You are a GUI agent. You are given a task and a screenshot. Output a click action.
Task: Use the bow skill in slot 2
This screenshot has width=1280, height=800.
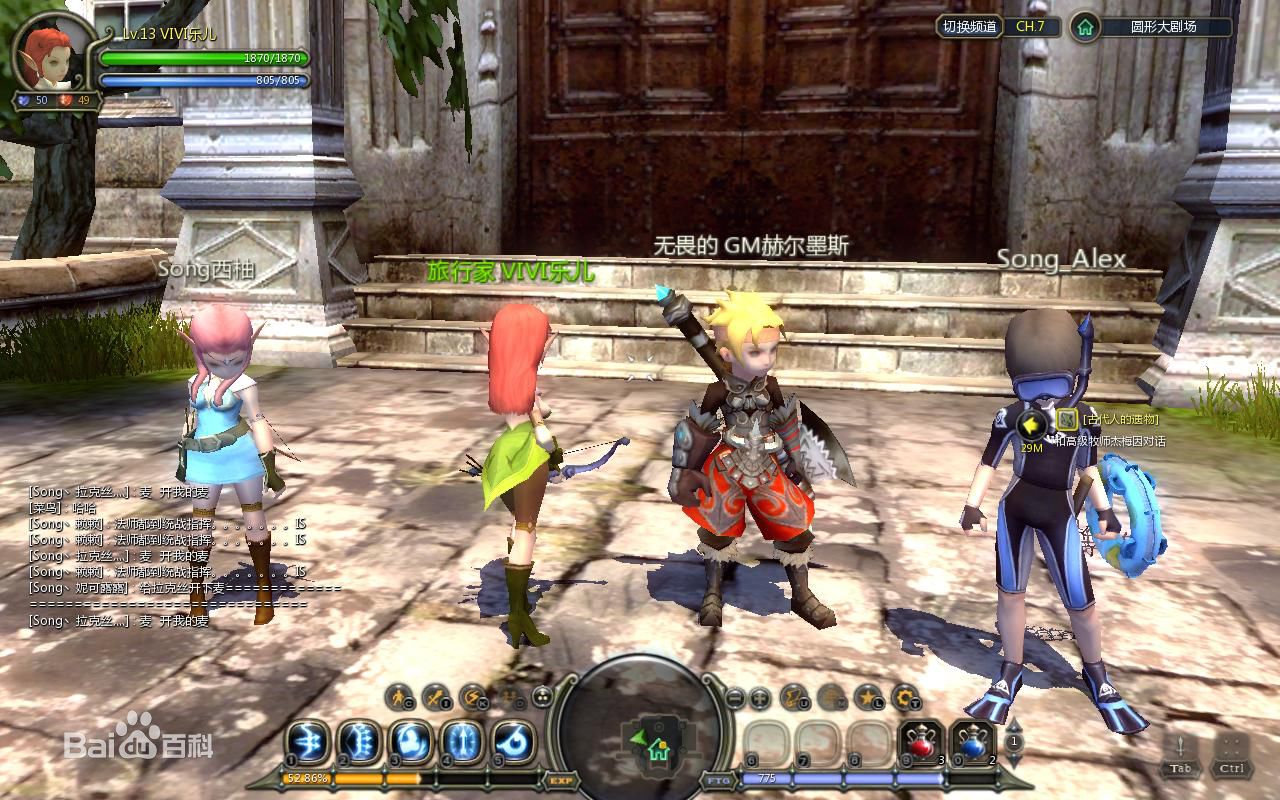point(359,743)
